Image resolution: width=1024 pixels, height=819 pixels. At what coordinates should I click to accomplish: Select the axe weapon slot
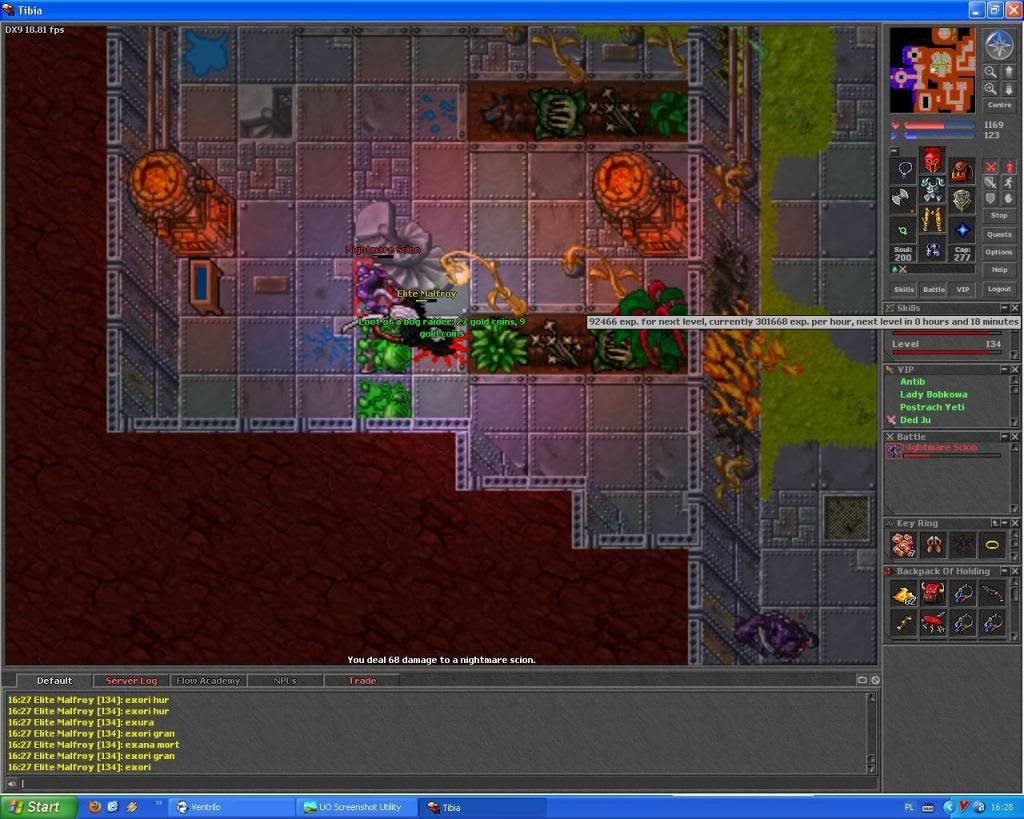click(903, 198)
